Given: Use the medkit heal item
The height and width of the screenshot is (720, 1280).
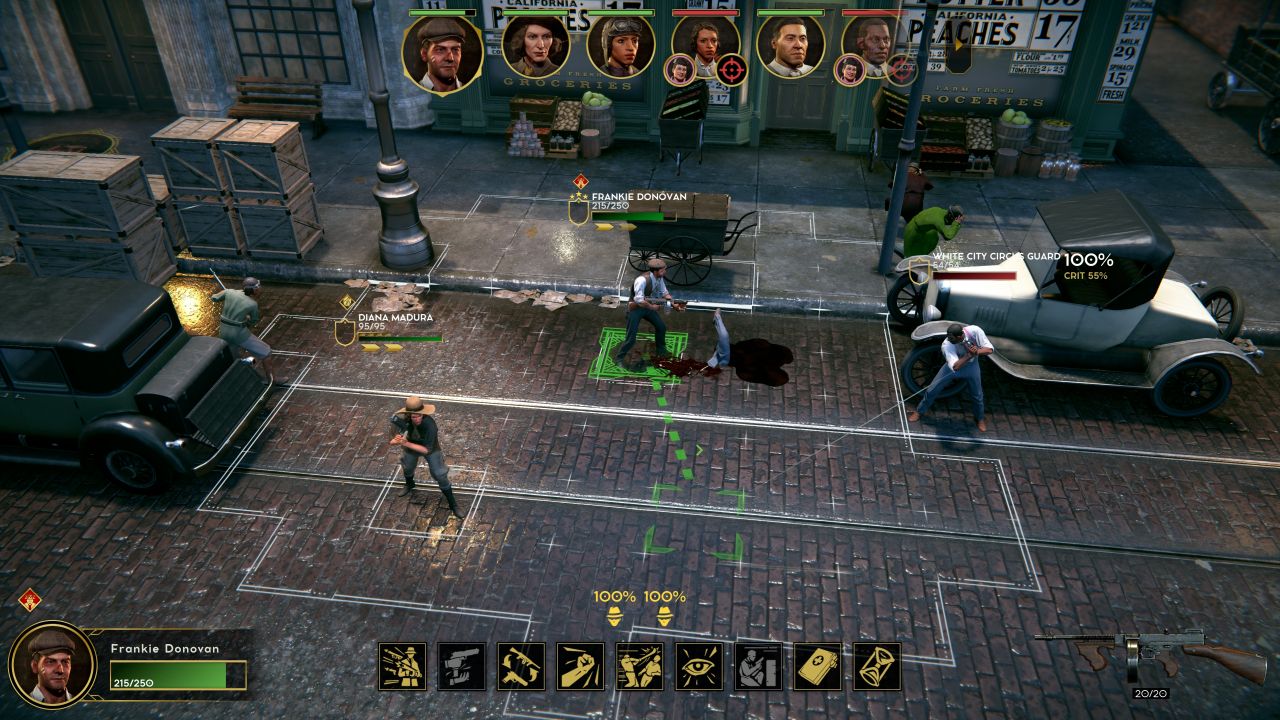Looking at the screenshot, I should click(x=818, y=666).
